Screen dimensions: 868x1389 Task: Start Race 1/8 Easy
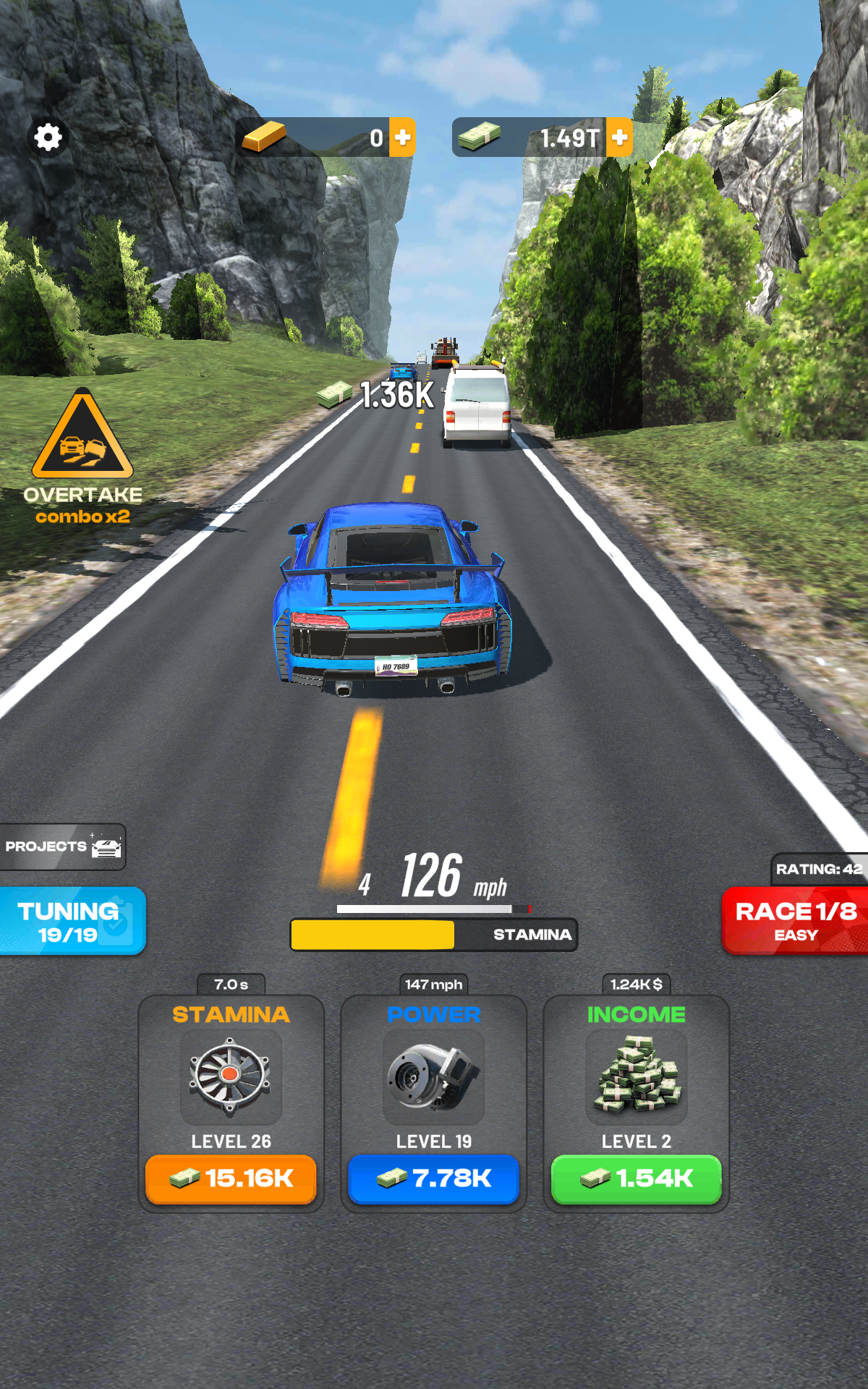click(795, 921)
